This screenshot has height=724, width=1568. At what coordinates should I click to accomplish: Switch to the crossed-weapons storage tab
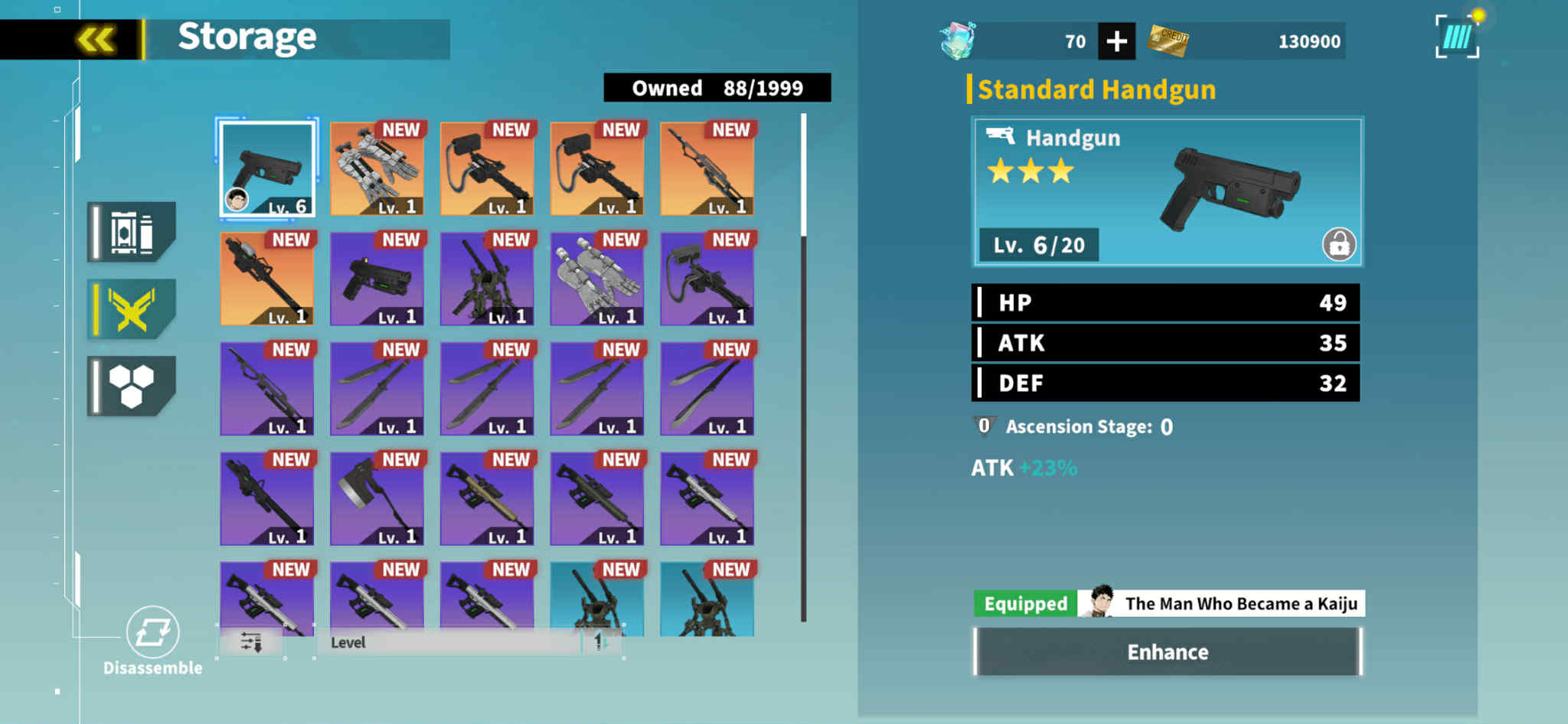coord(132,309)
